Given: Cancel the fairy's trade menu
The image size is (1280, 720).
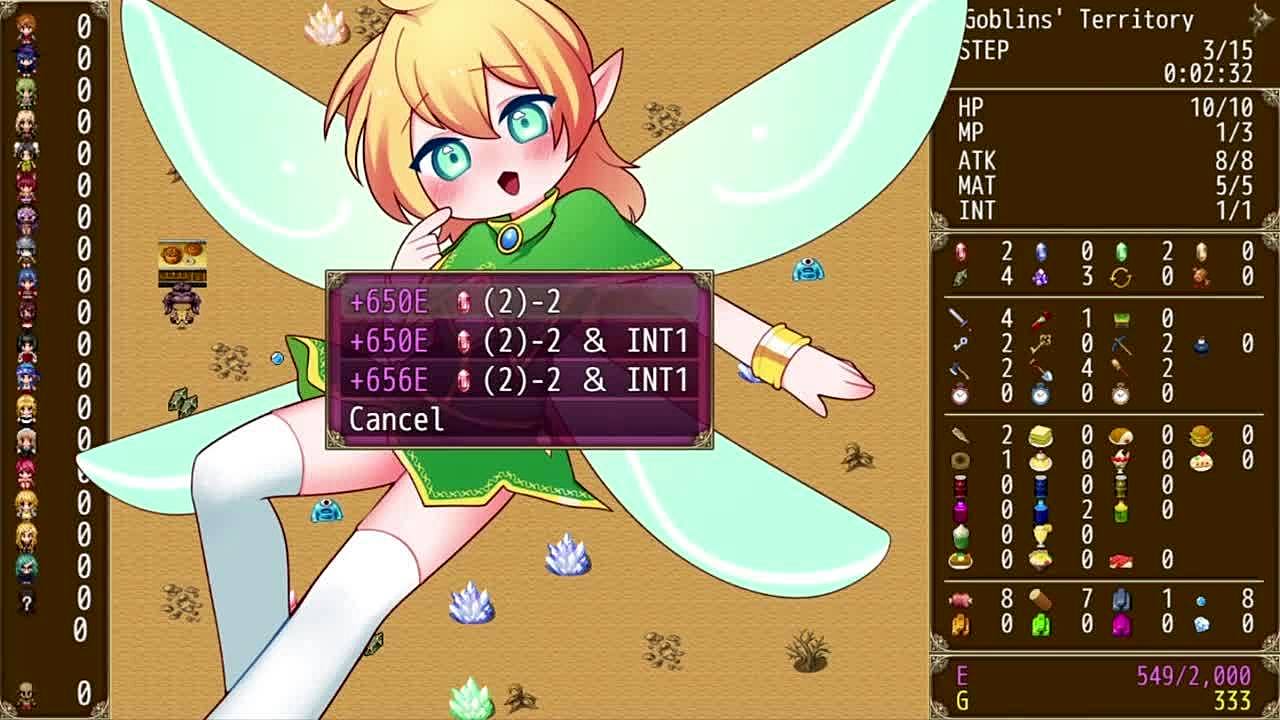Looking at the screenshot, I should point(397,419).
